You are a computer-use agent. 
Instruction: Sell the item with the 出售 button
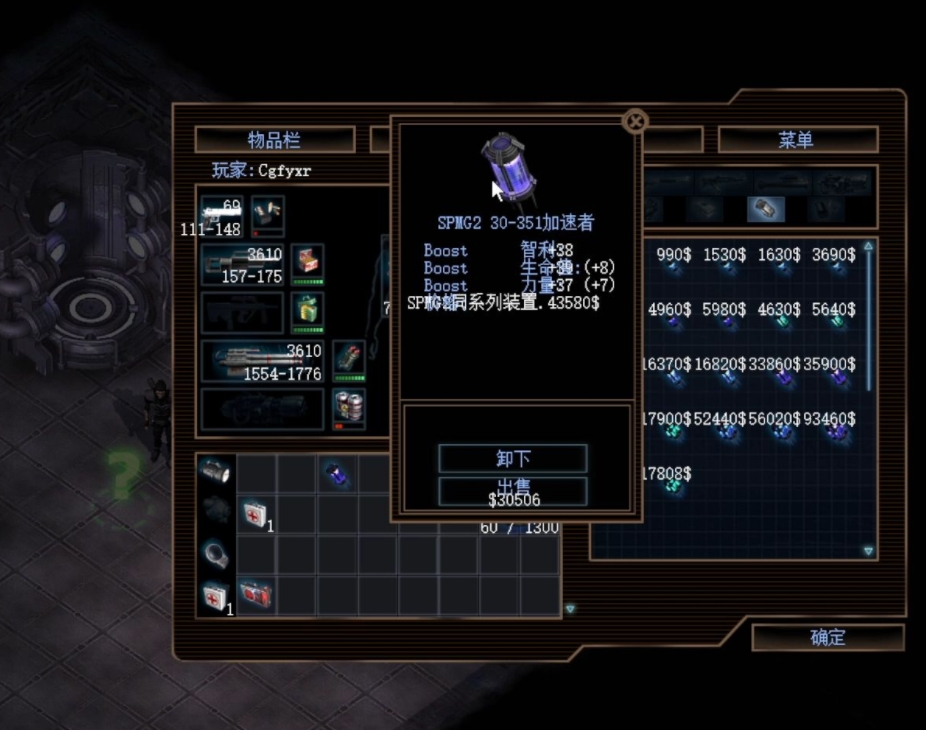512,489
